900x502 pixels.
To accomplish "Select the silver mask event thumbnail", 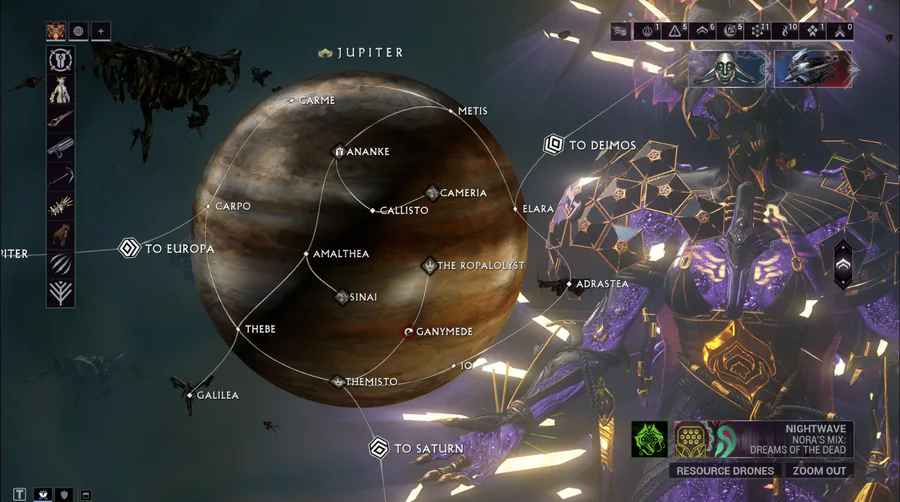I will [x=729, y=69].
